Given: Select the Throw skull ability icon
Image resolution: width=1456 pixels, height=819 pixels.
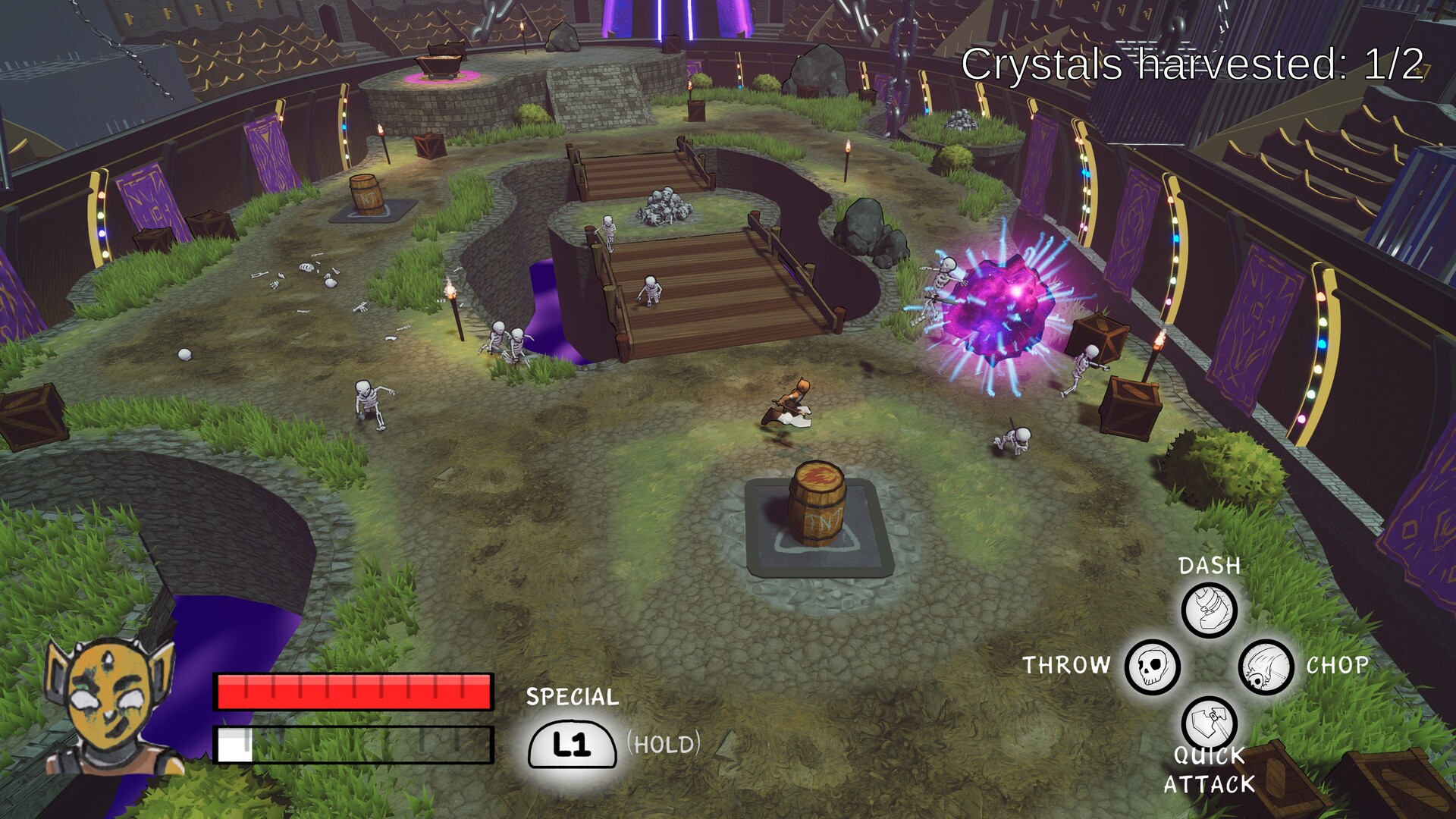Looking at the screenshot, I should click(1152, 667).
